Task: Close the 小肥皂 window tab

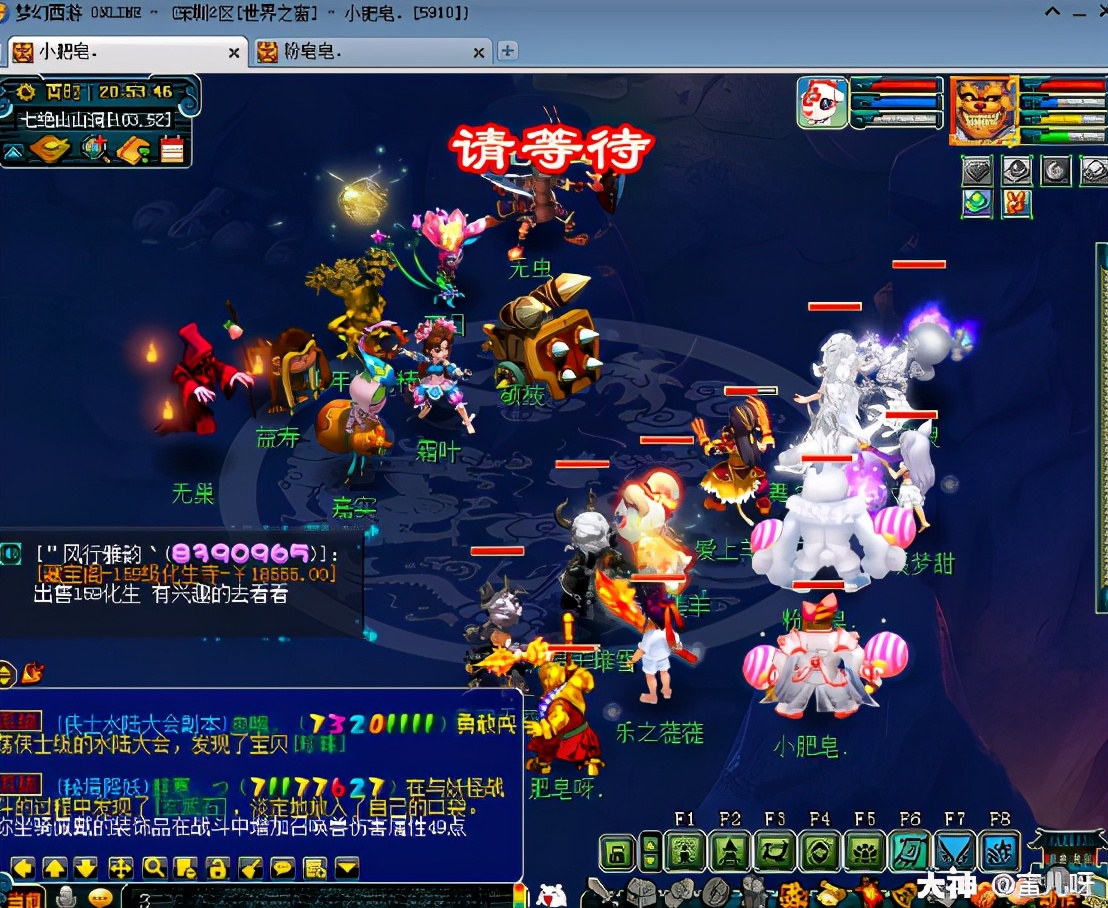Action: pos(235,52)
